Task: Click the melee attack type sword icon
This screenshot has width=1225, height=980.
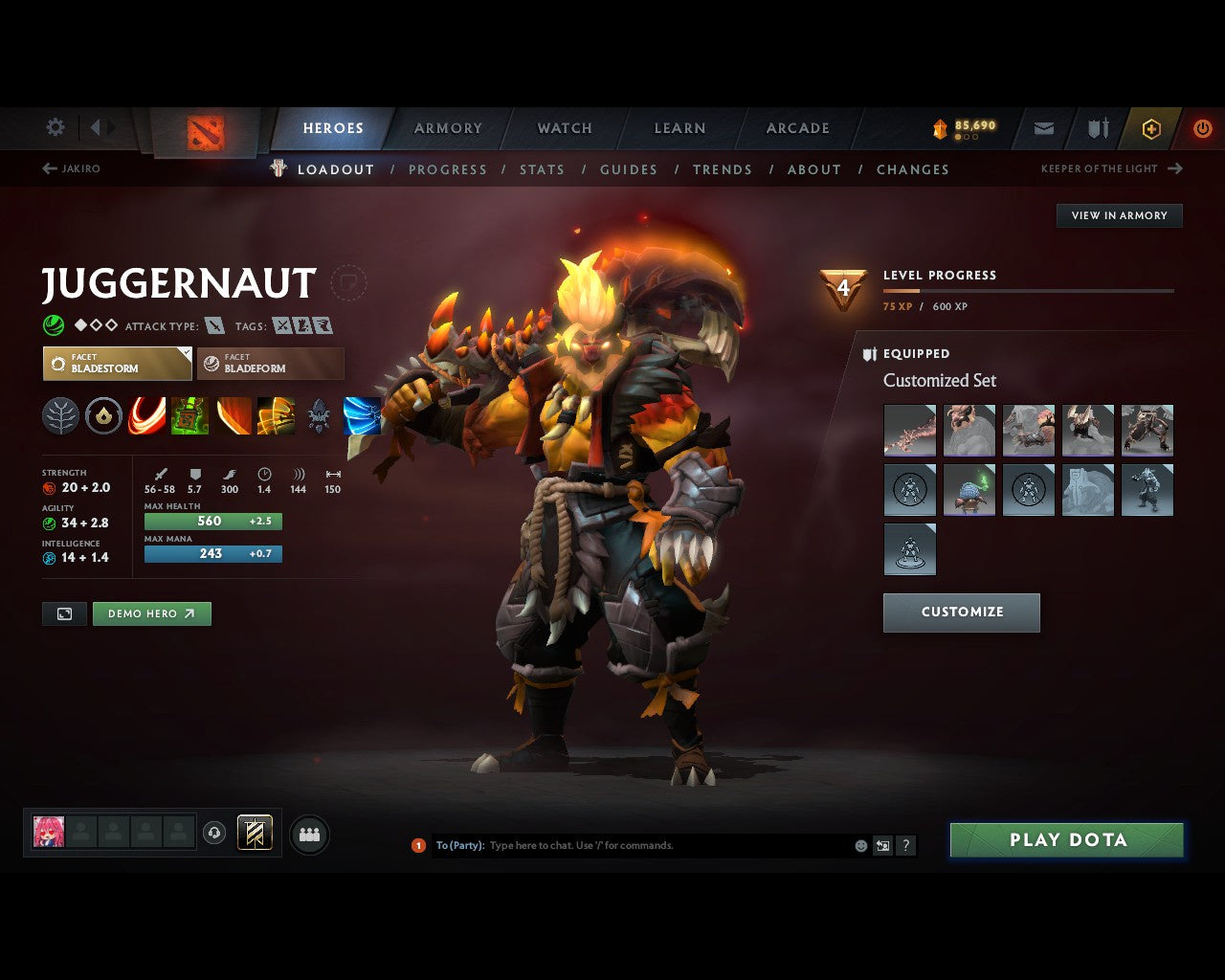Action: [x=212, y=325]
